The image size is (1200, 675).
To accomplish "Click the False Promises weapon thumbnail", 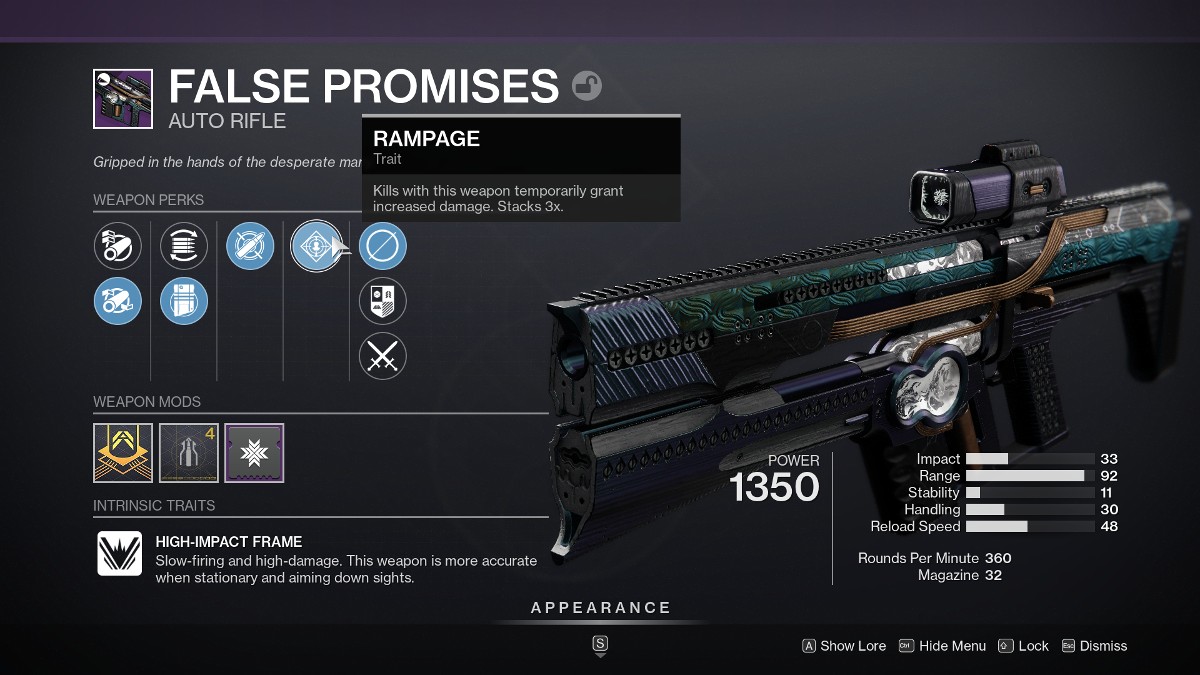I will [123, 99].
